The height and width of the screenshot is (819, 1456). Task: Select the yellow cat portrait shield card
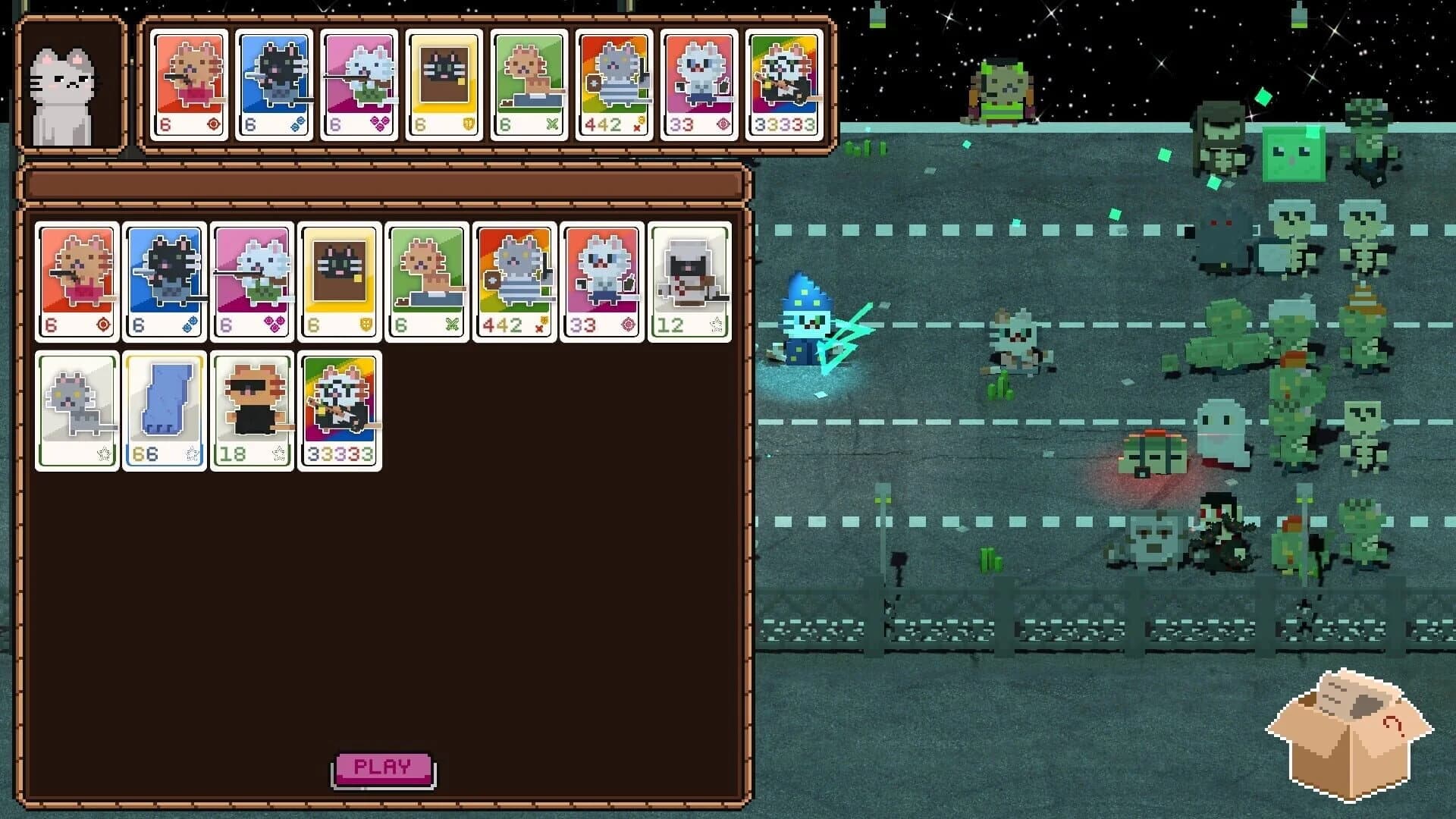point(340,281)
